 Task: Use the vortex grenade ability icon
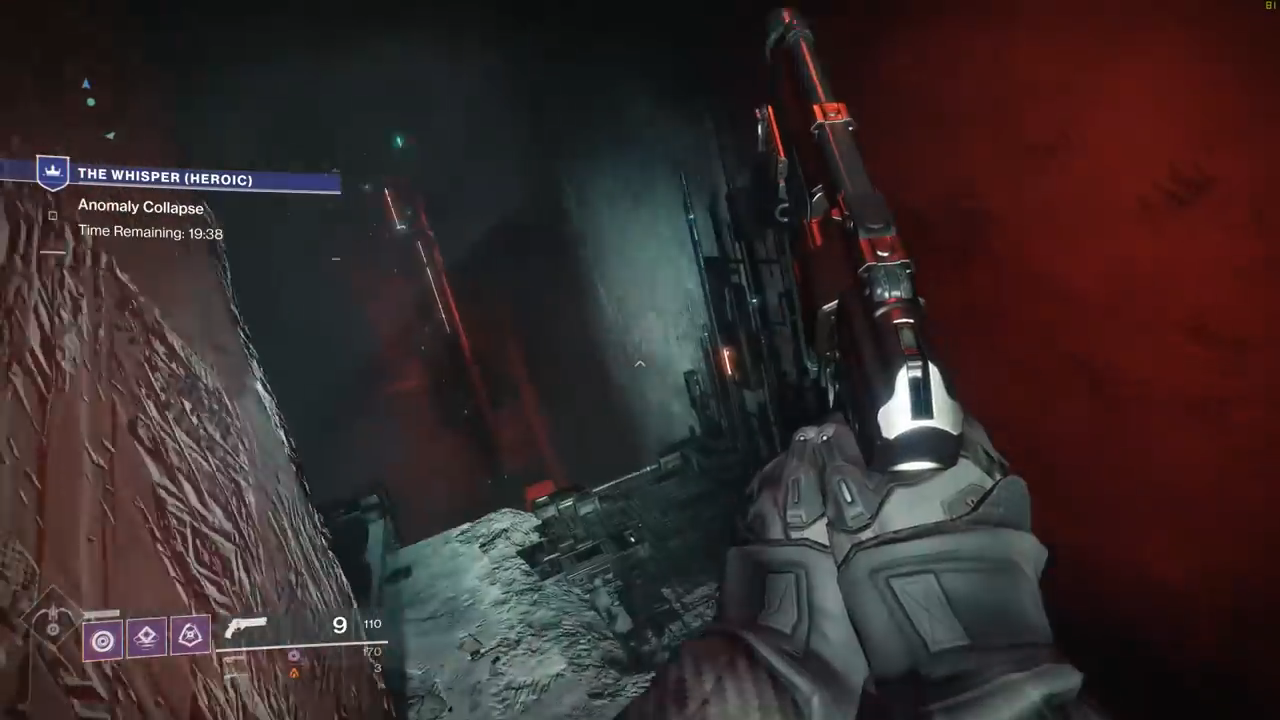click(103, 638)
